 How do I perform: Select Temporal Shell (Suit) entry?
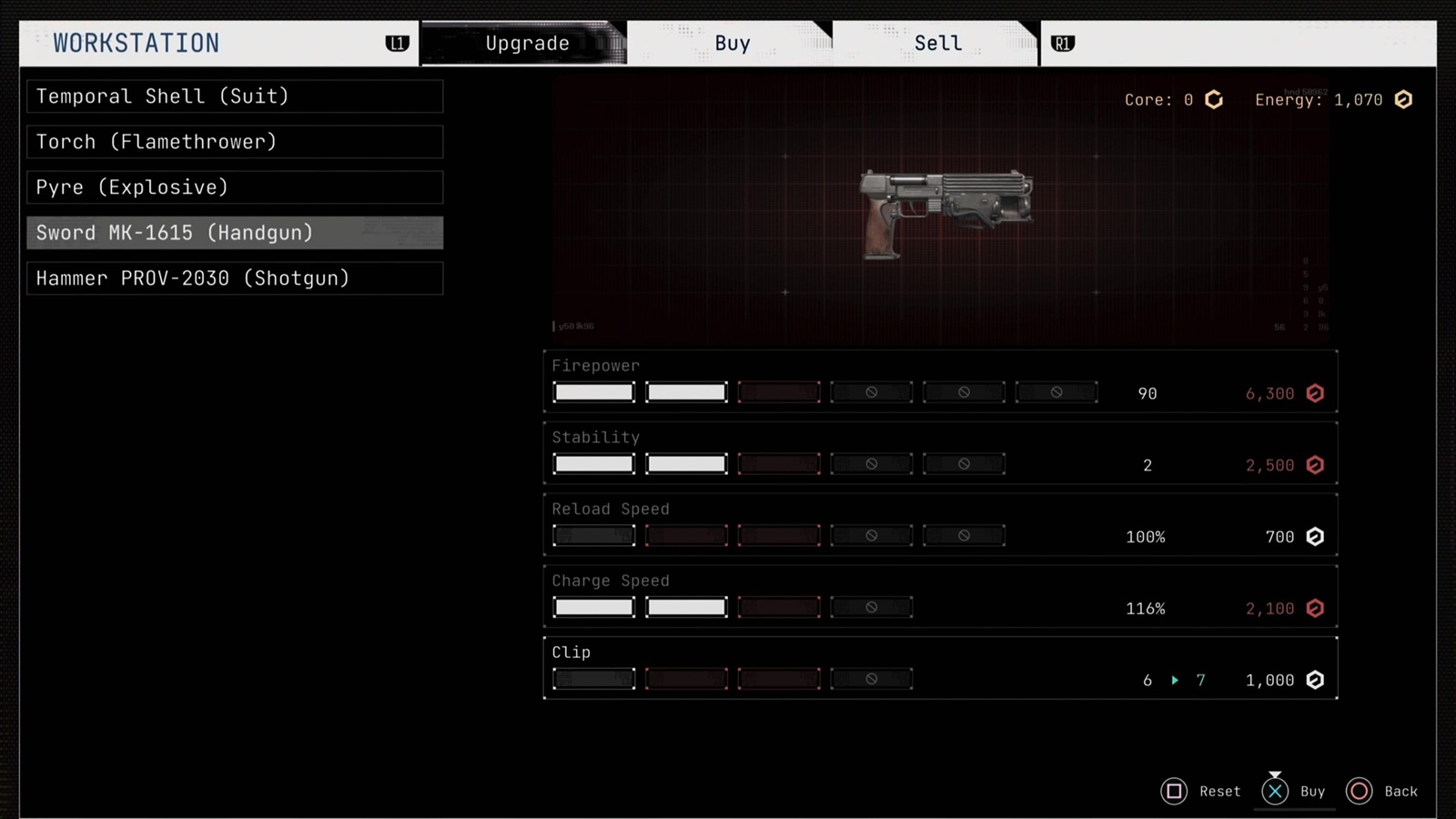[x=235, y=96]
